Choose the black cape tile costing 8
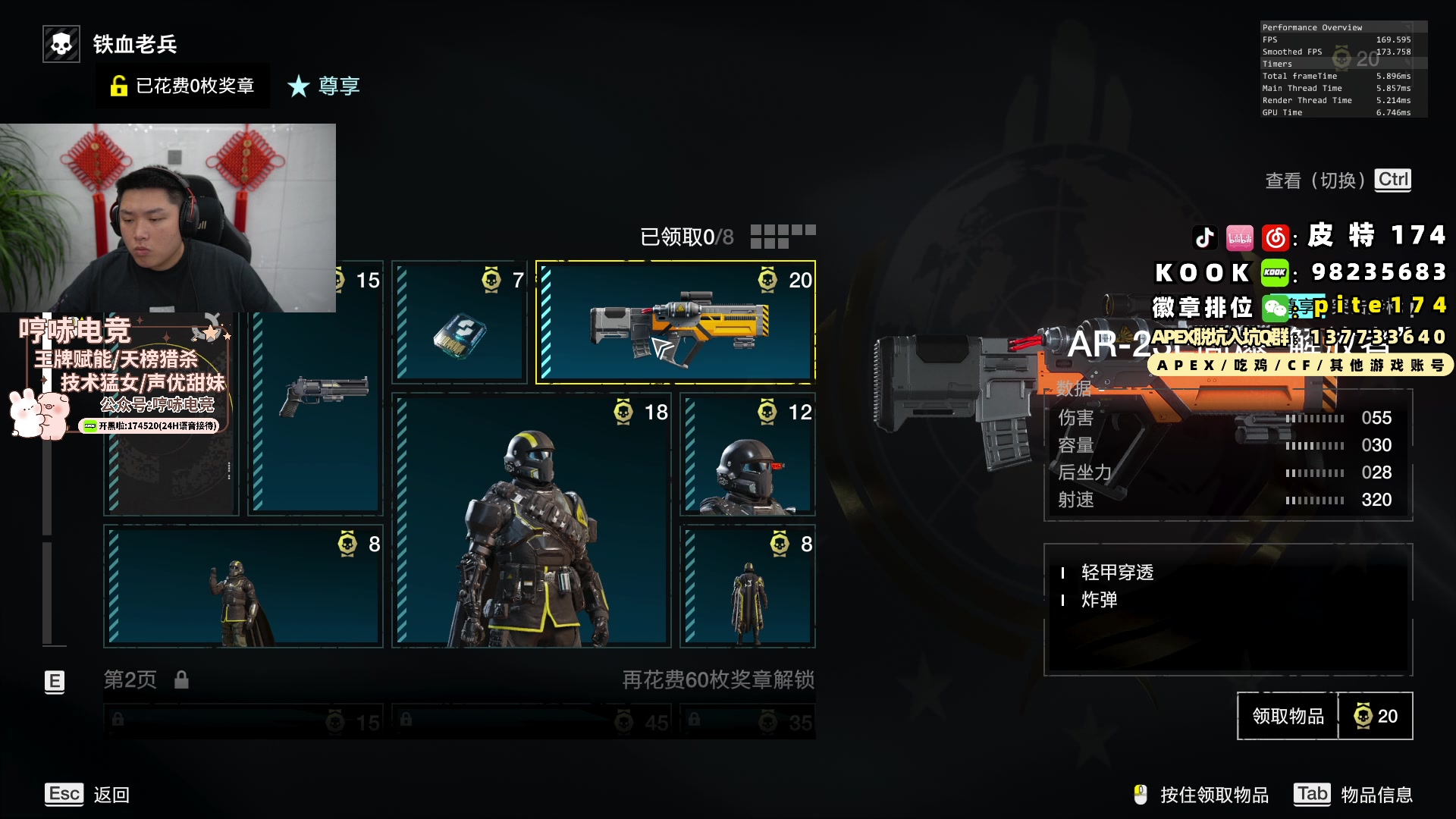The height and width of the screenshot is (819, 1456). (748, 586)
